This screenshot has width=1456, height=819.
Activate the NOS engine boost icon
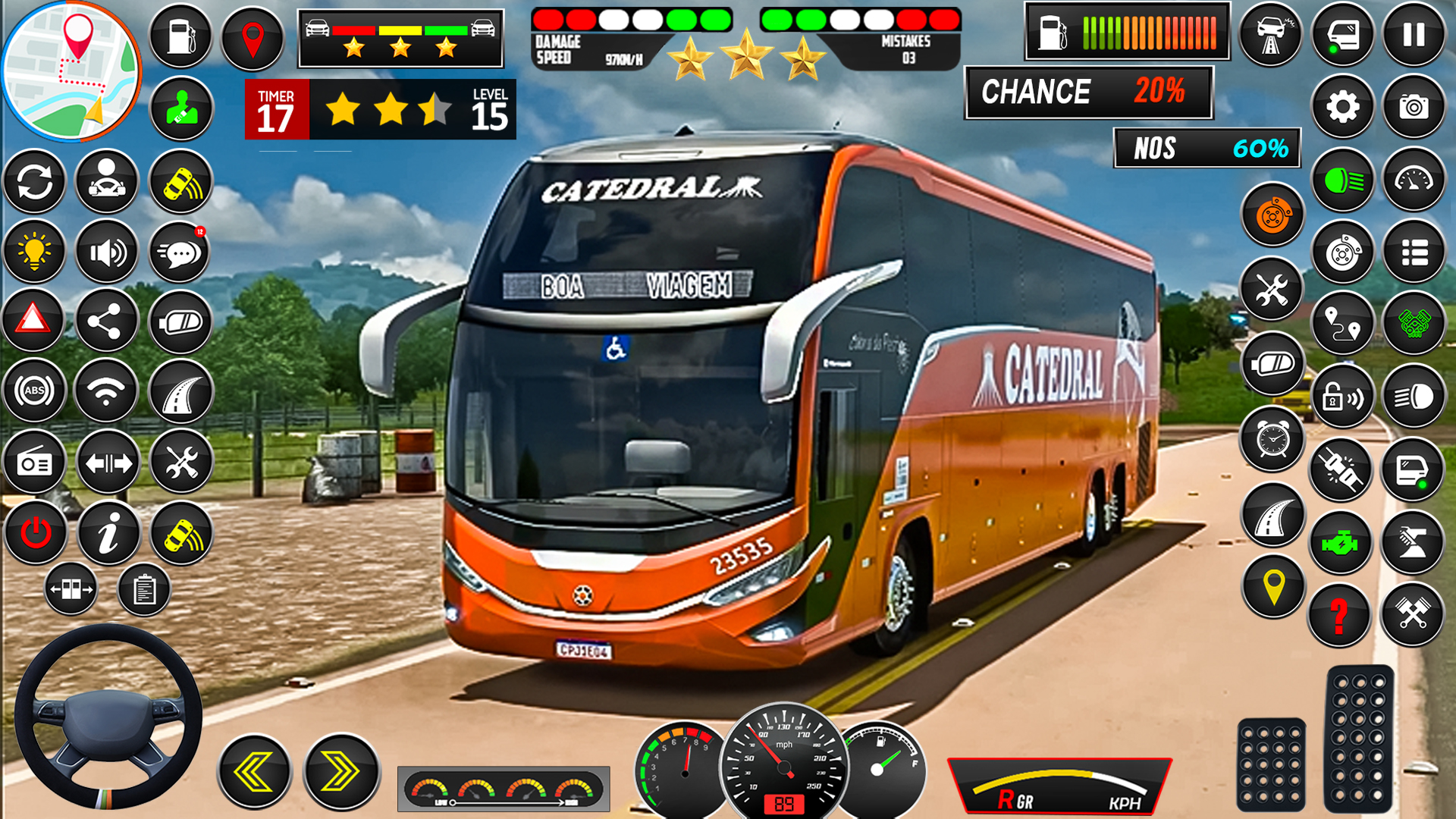click(1343, 541)
